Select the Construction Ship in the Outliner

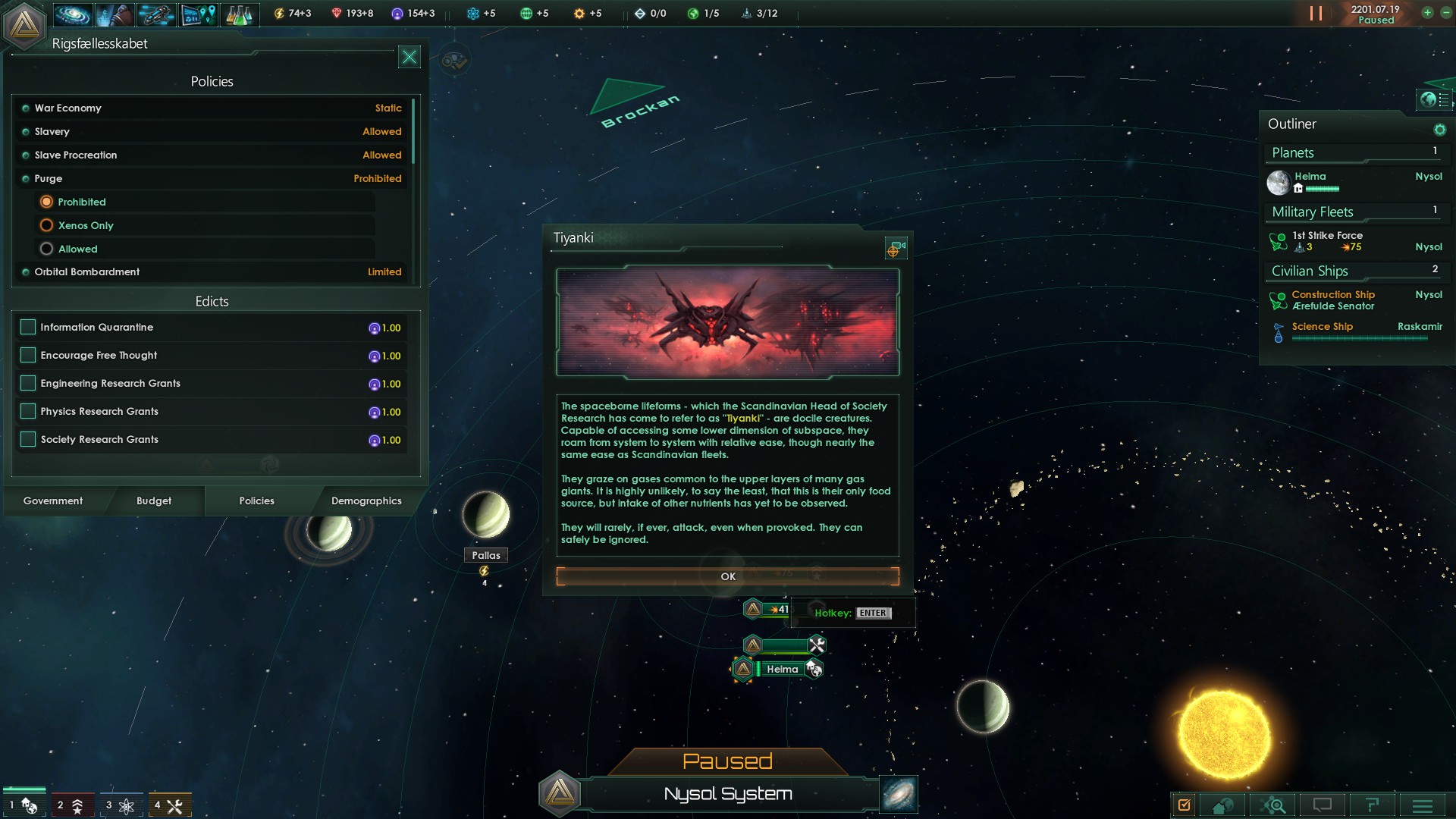pos(1332,300)
